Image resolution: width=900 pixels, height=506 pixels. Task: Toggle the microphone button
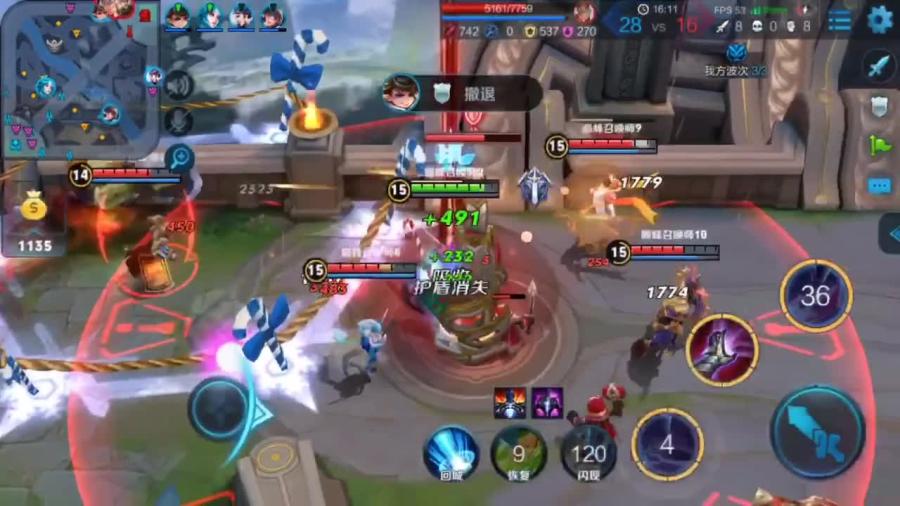tap(178, 121)
